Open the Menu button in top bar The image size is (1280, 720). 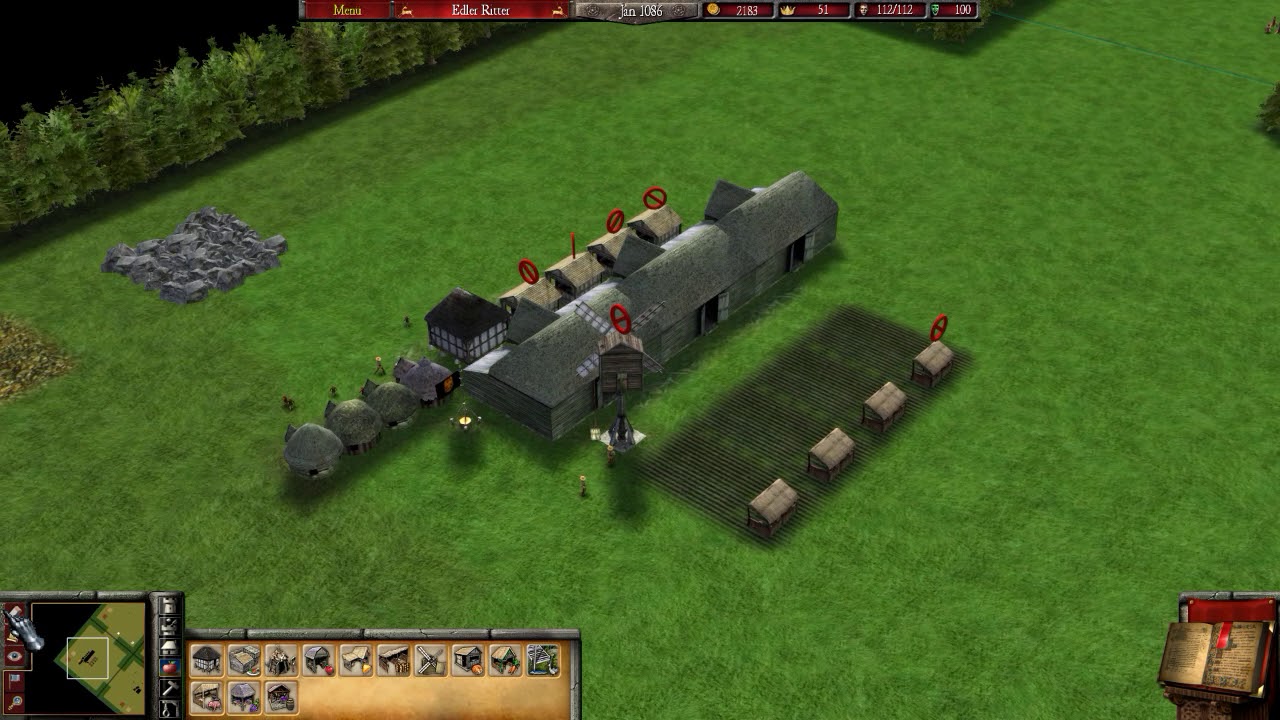(x=347, y=10)
